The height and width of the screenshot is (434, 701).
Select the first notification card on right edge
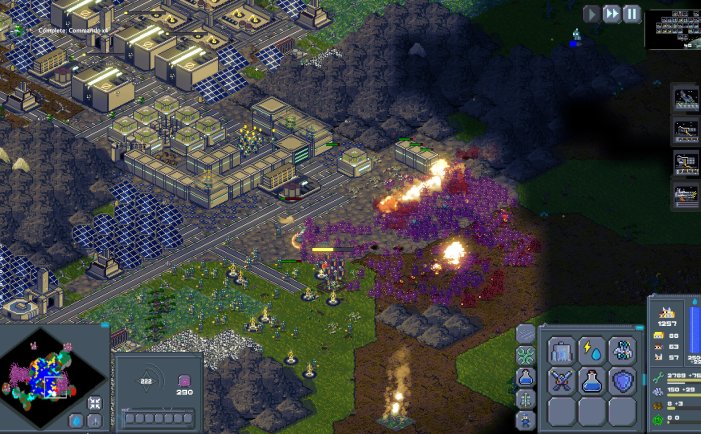click(687, 100)
